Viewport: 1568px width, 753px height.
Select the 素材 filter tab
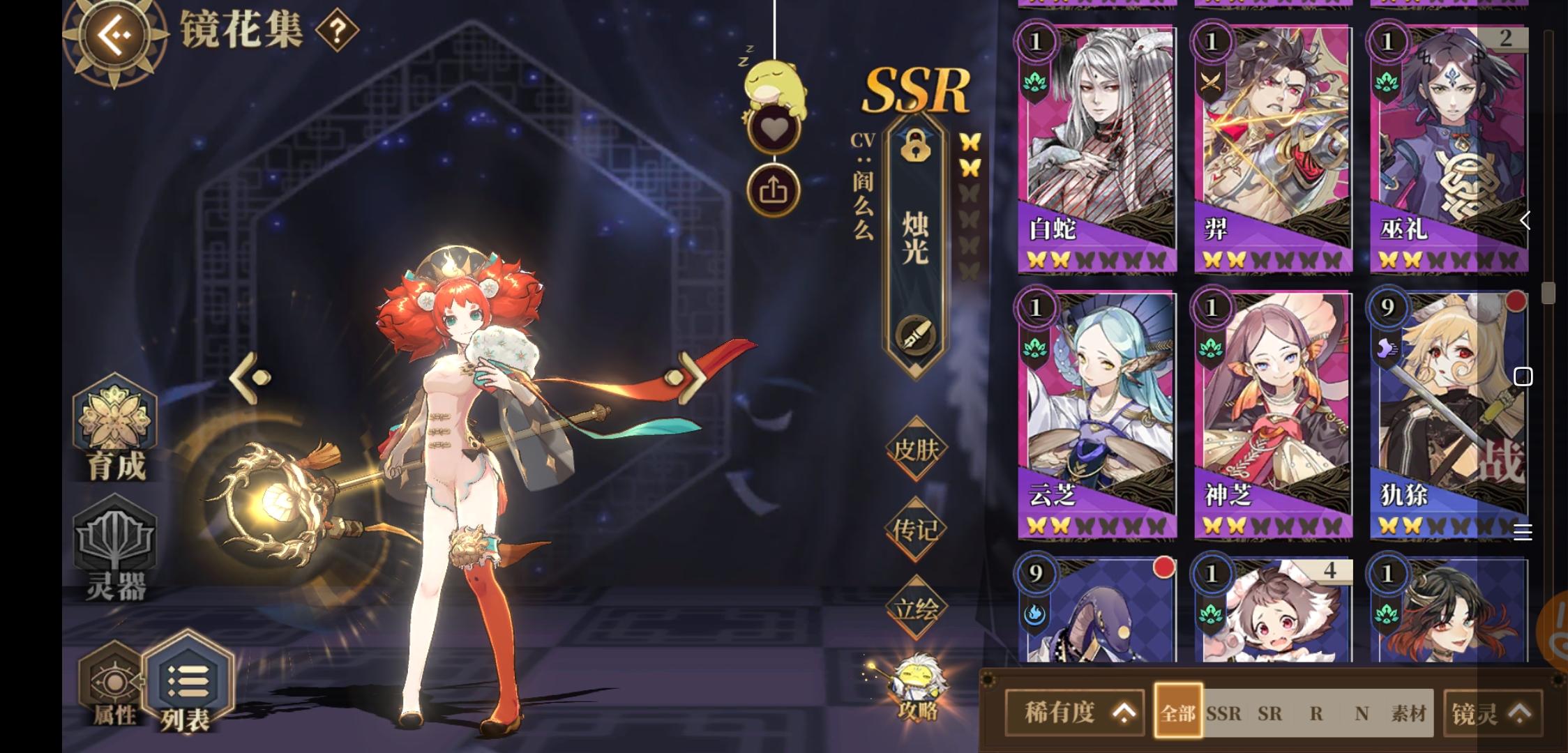1414,713
